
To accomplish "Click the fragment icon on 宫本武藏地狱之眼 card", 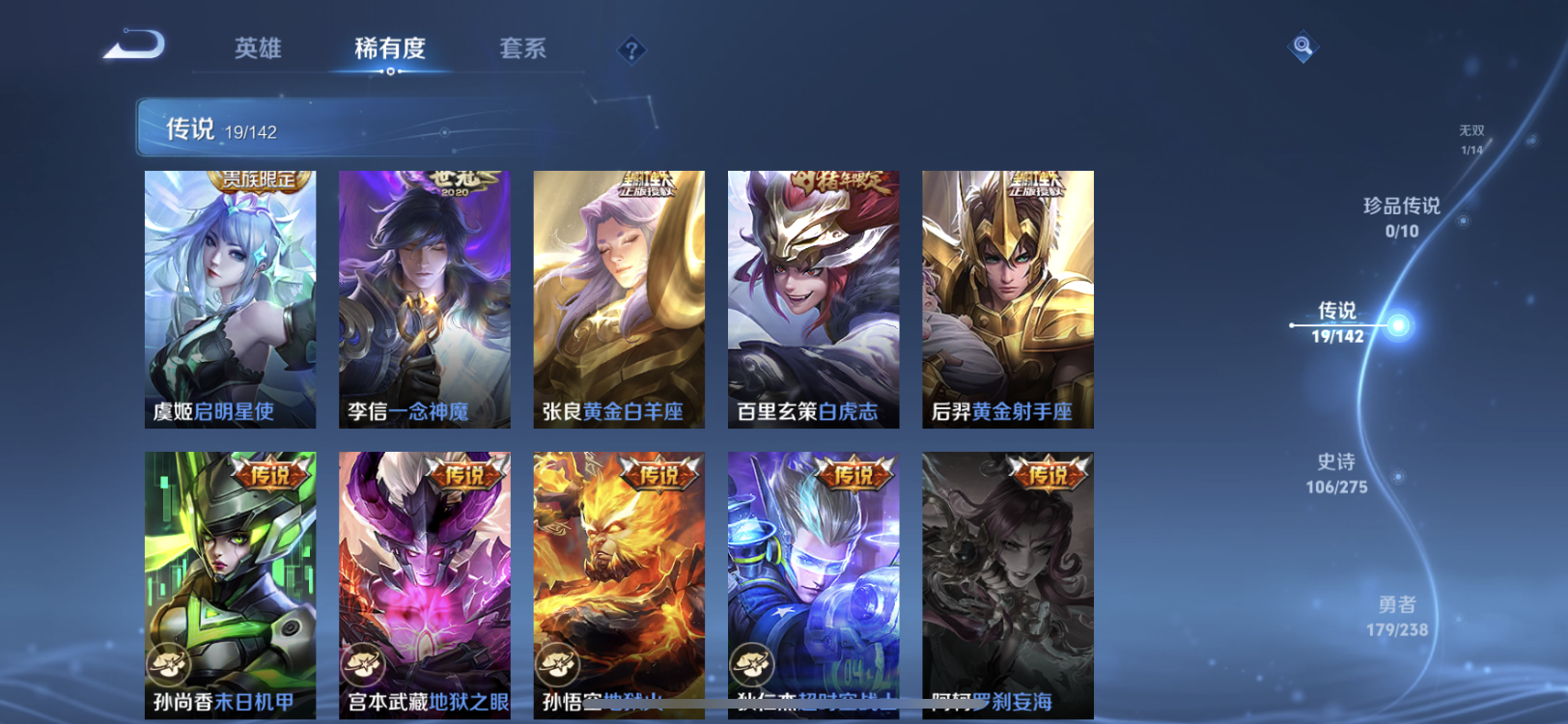I will (363, 665).
